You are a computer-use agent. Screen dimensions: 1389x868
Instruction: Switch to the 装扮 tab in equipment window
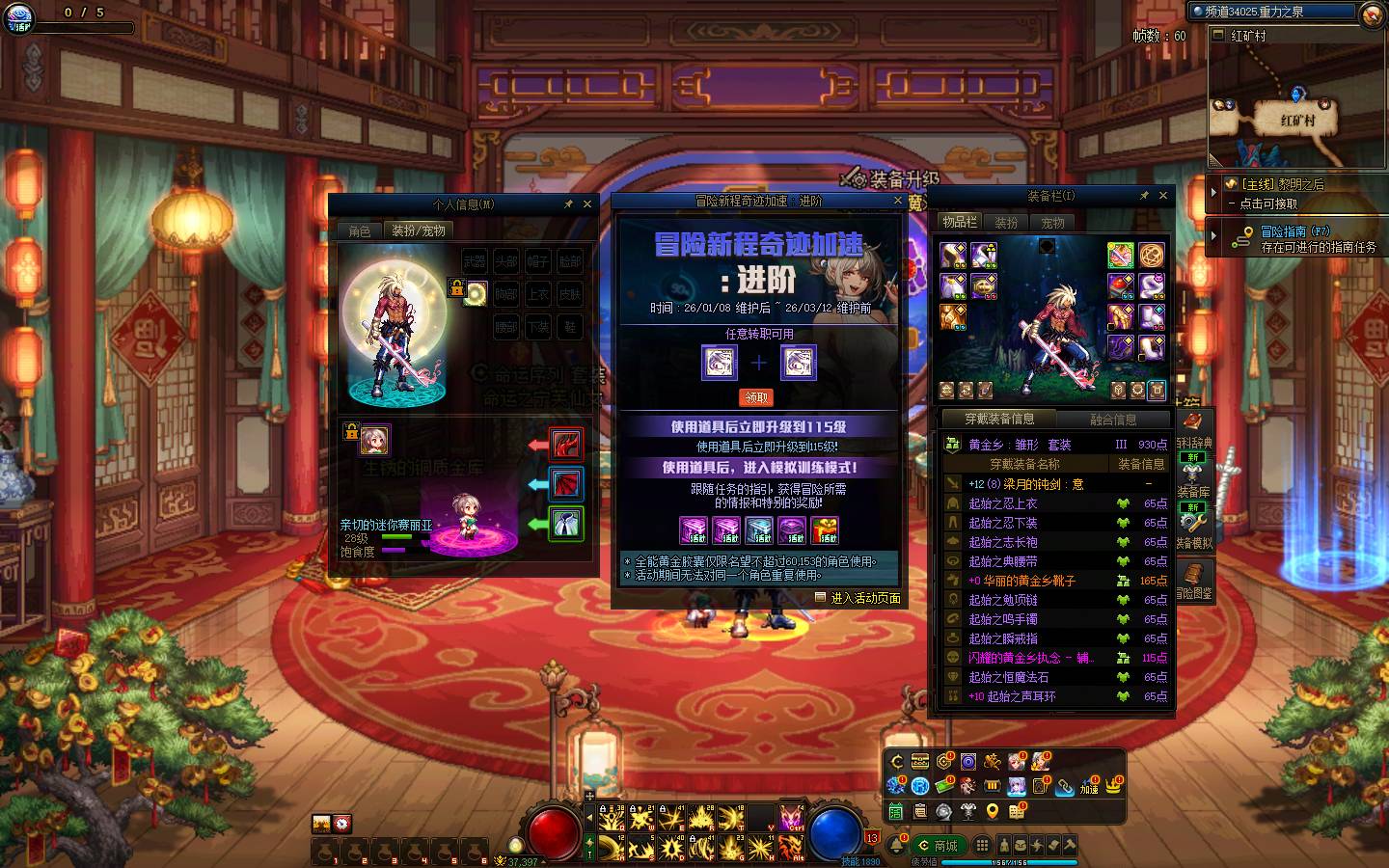[1006, 222]
